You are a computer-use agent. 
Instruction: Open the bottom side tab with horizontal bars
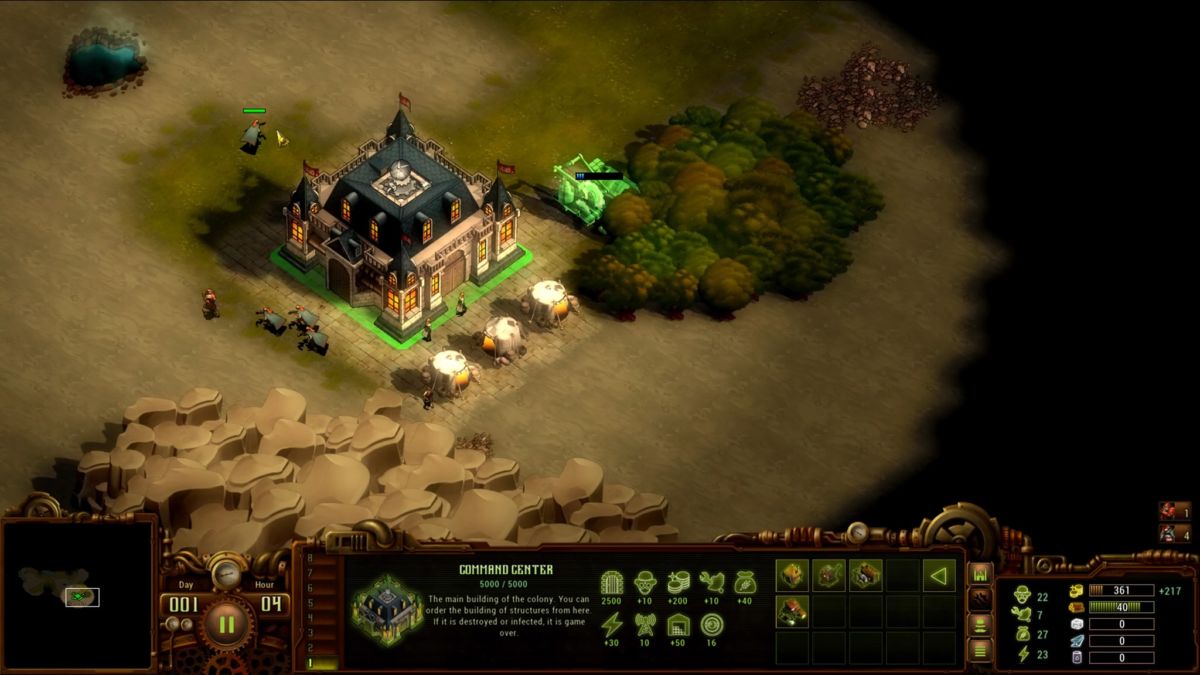[980, 649]
